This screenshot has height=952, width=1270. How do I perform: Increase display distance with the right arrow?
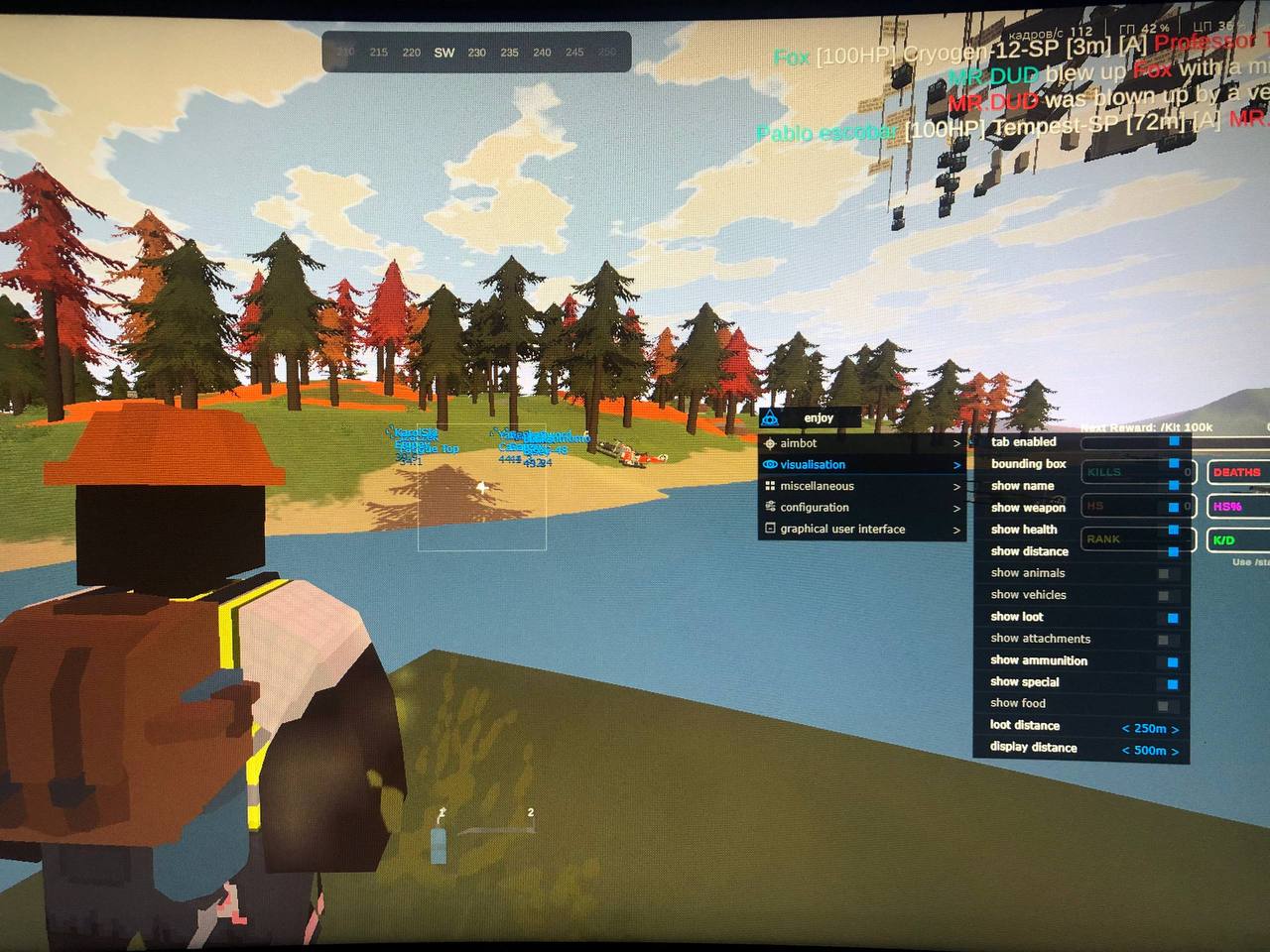tap(1177, 751)
